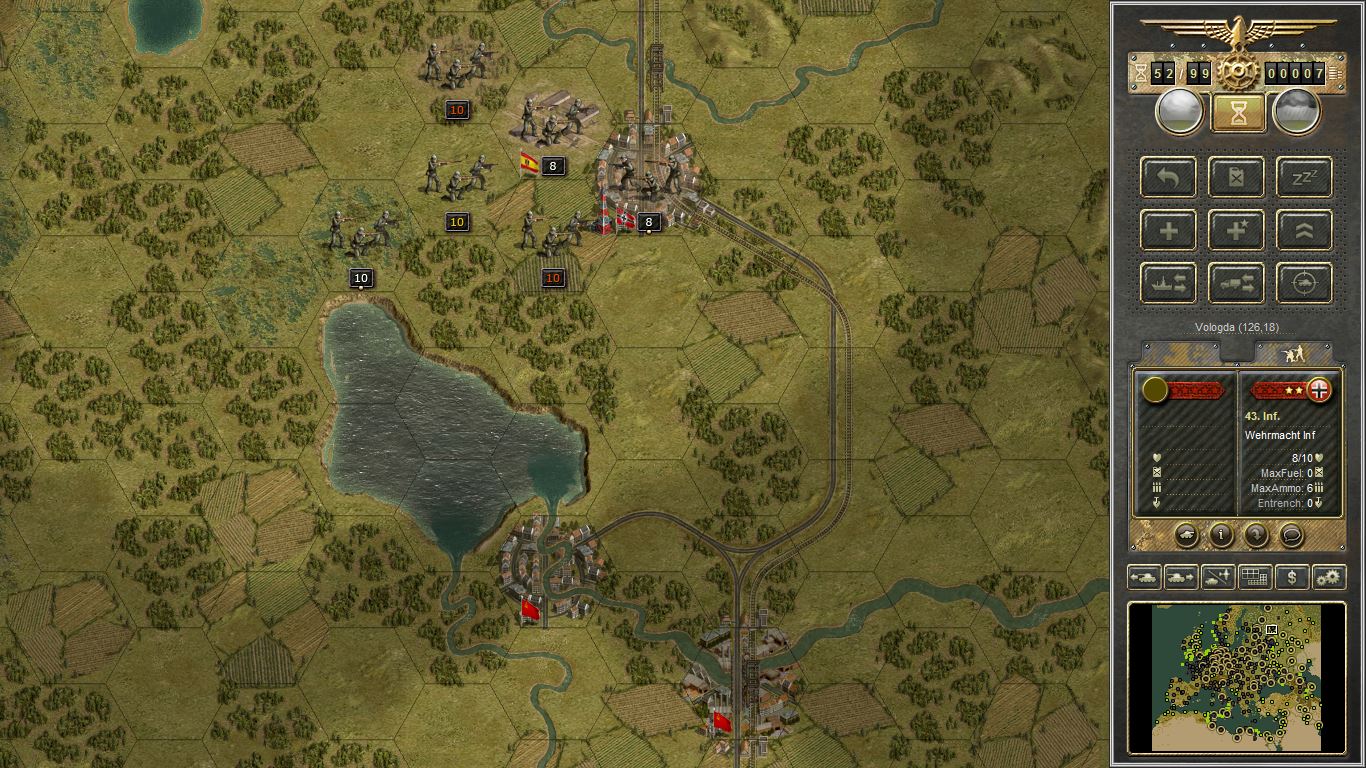Click the dollar sign button
1366x768 pixels.
(x=1292, y=577)
